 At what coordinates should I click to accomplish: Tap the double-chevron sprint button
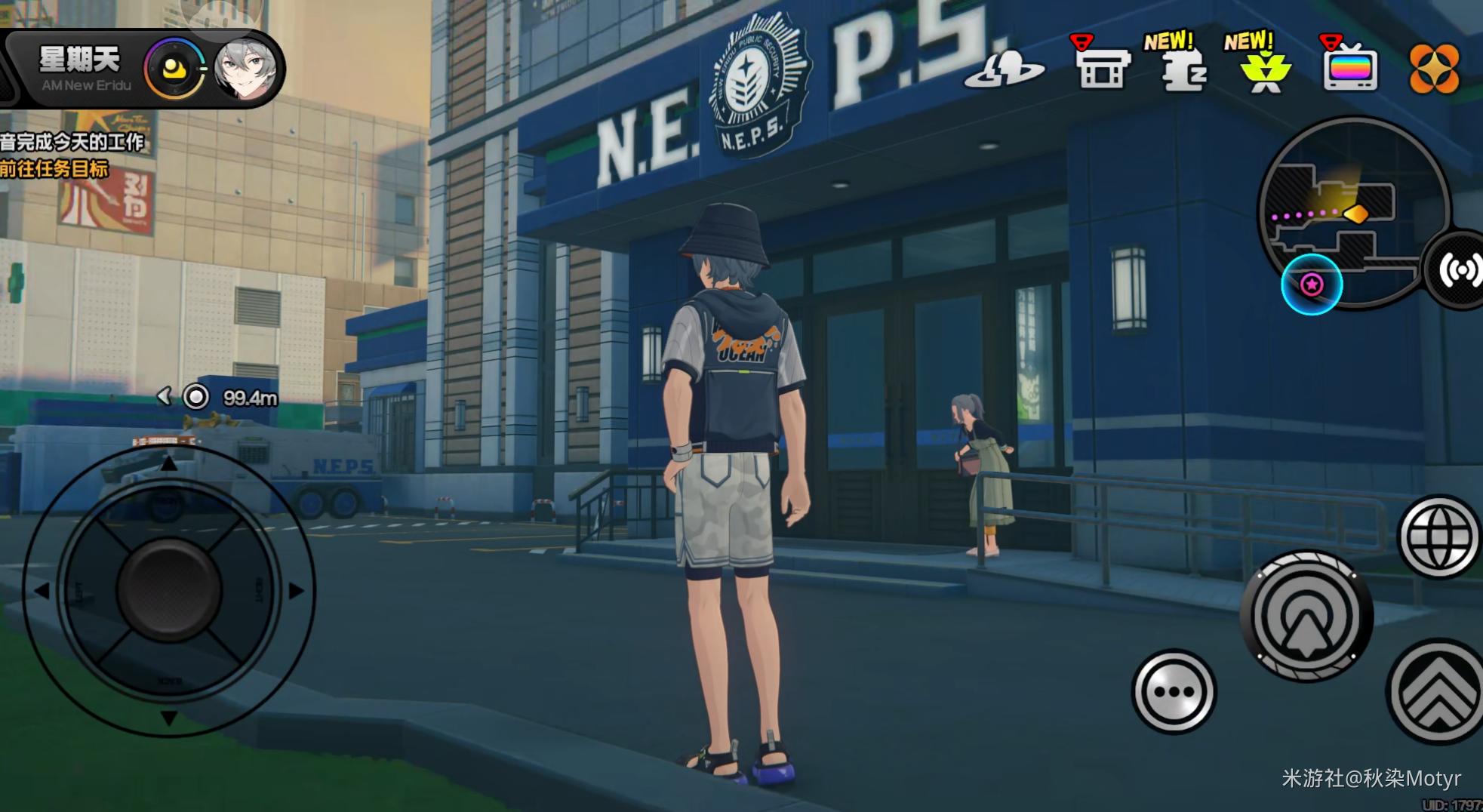[1437, 692]
